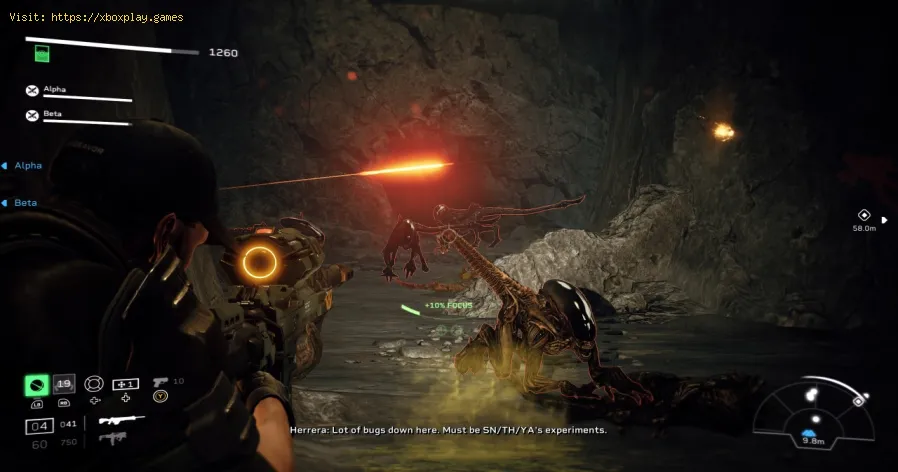The image size is (898, 472).
Task: Select the primary rifle weapon icon
Action: [120, 421]
